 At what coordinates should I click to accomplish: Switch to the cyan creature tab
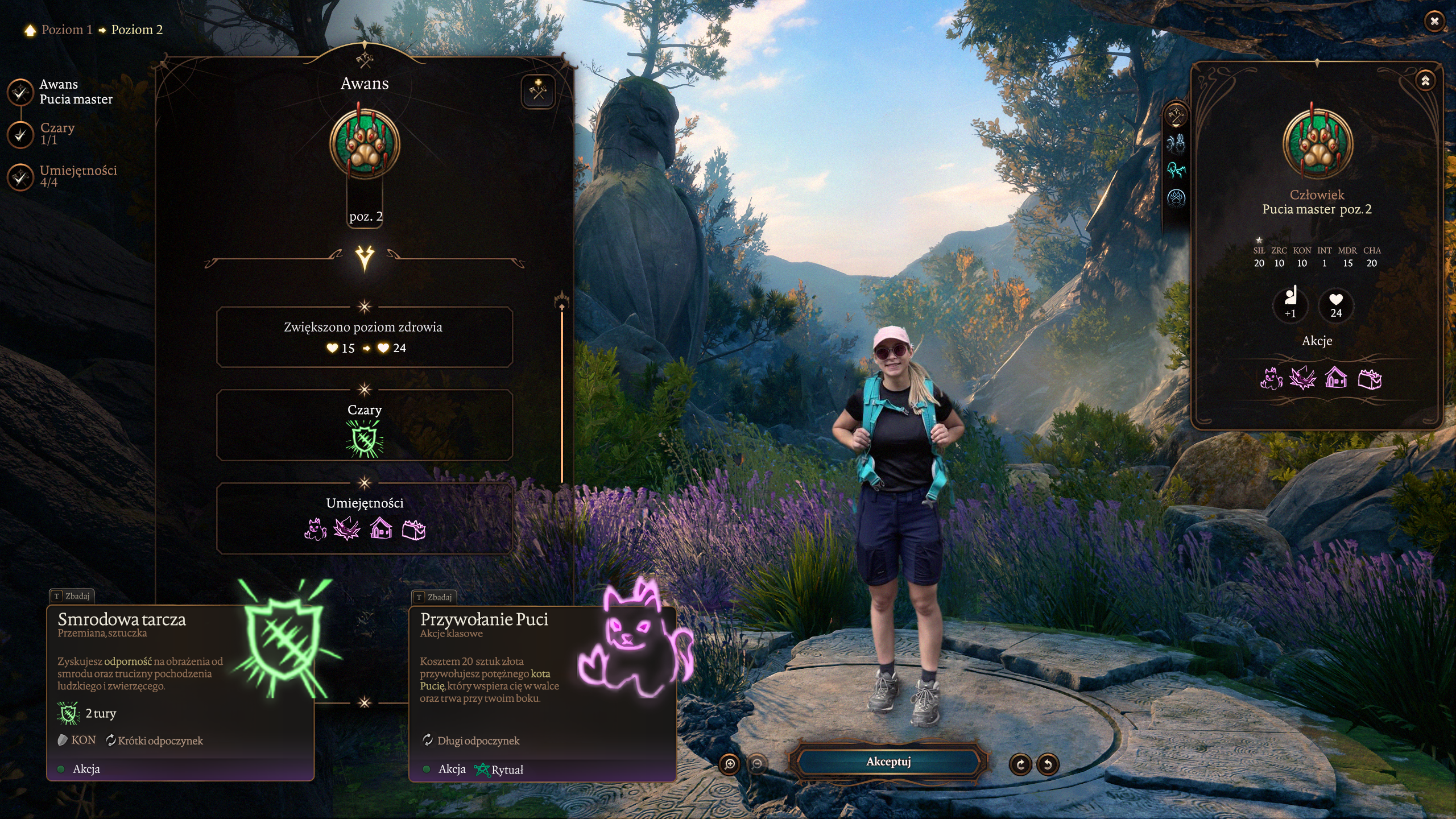1176,169
